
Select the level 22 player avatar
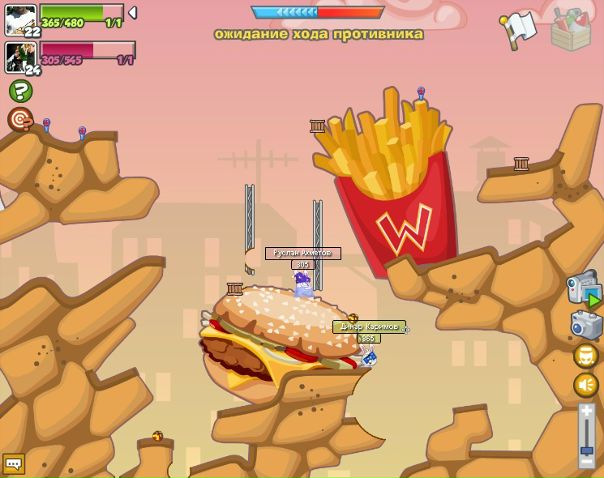[20, 19]
